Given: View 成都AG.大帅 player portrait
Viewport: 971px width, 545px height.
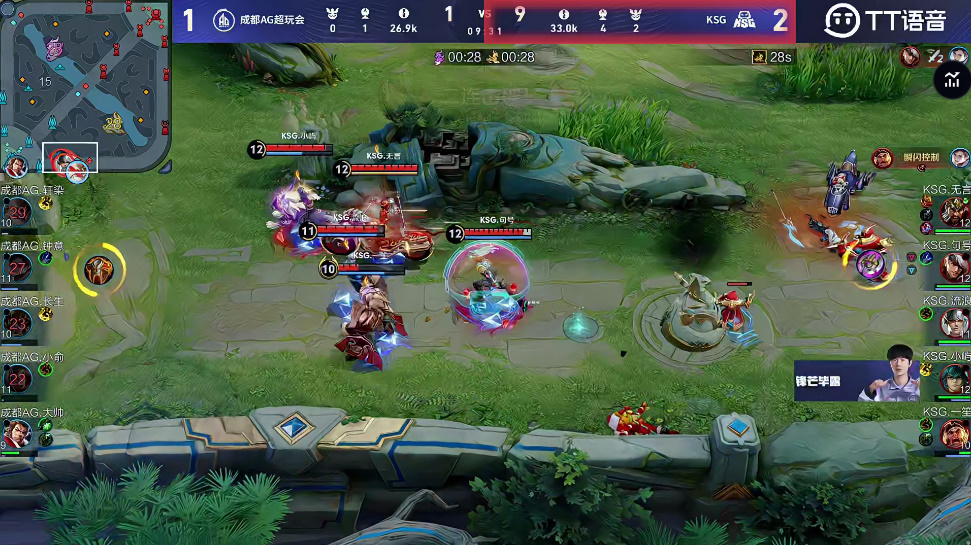Looking at the screenshot, I should tap(17, 433).
